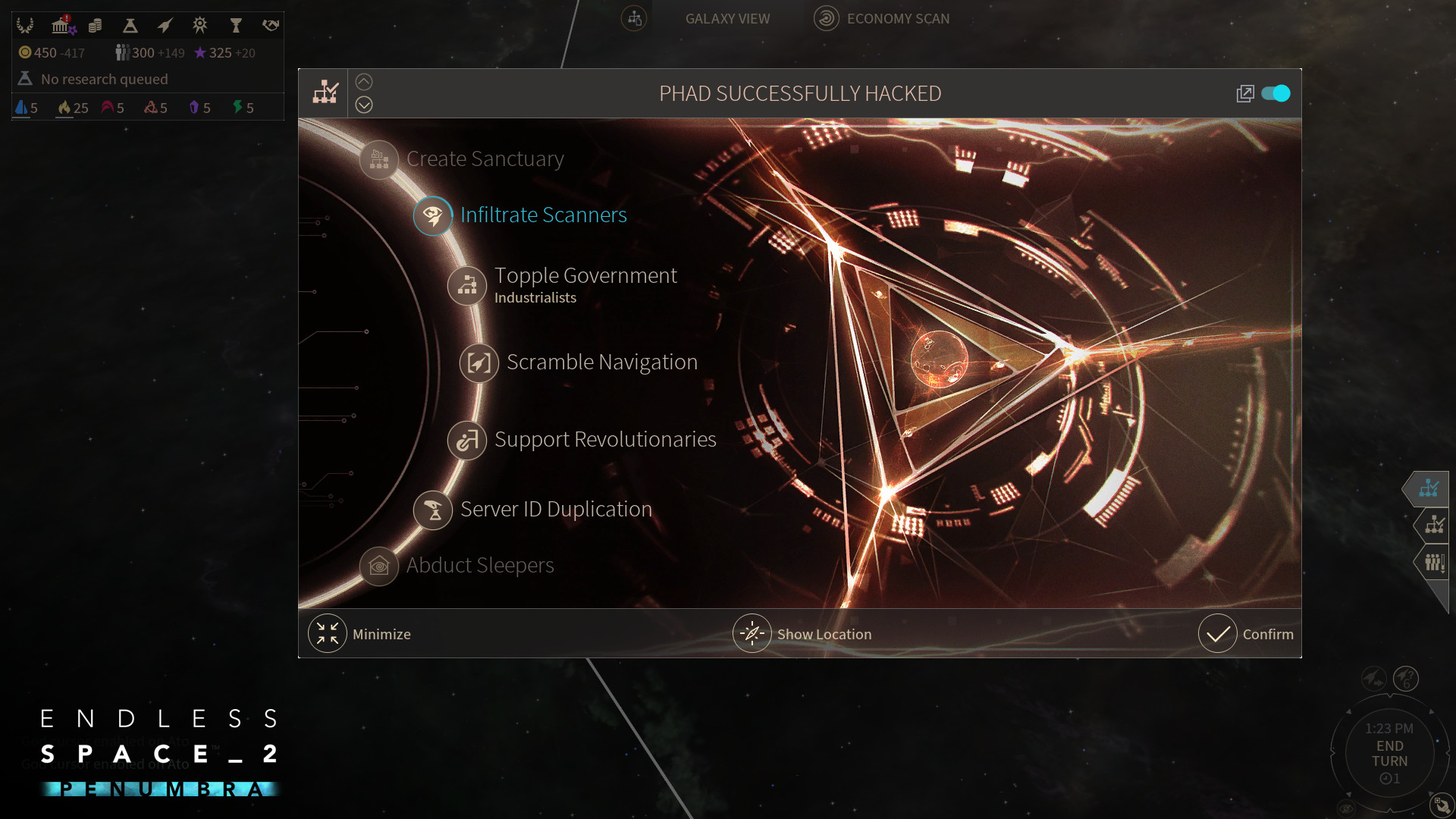Click the hacking network icon beside the title
Image resolution: width=1456 pixels, height=819 pixels.
point(325,92)
